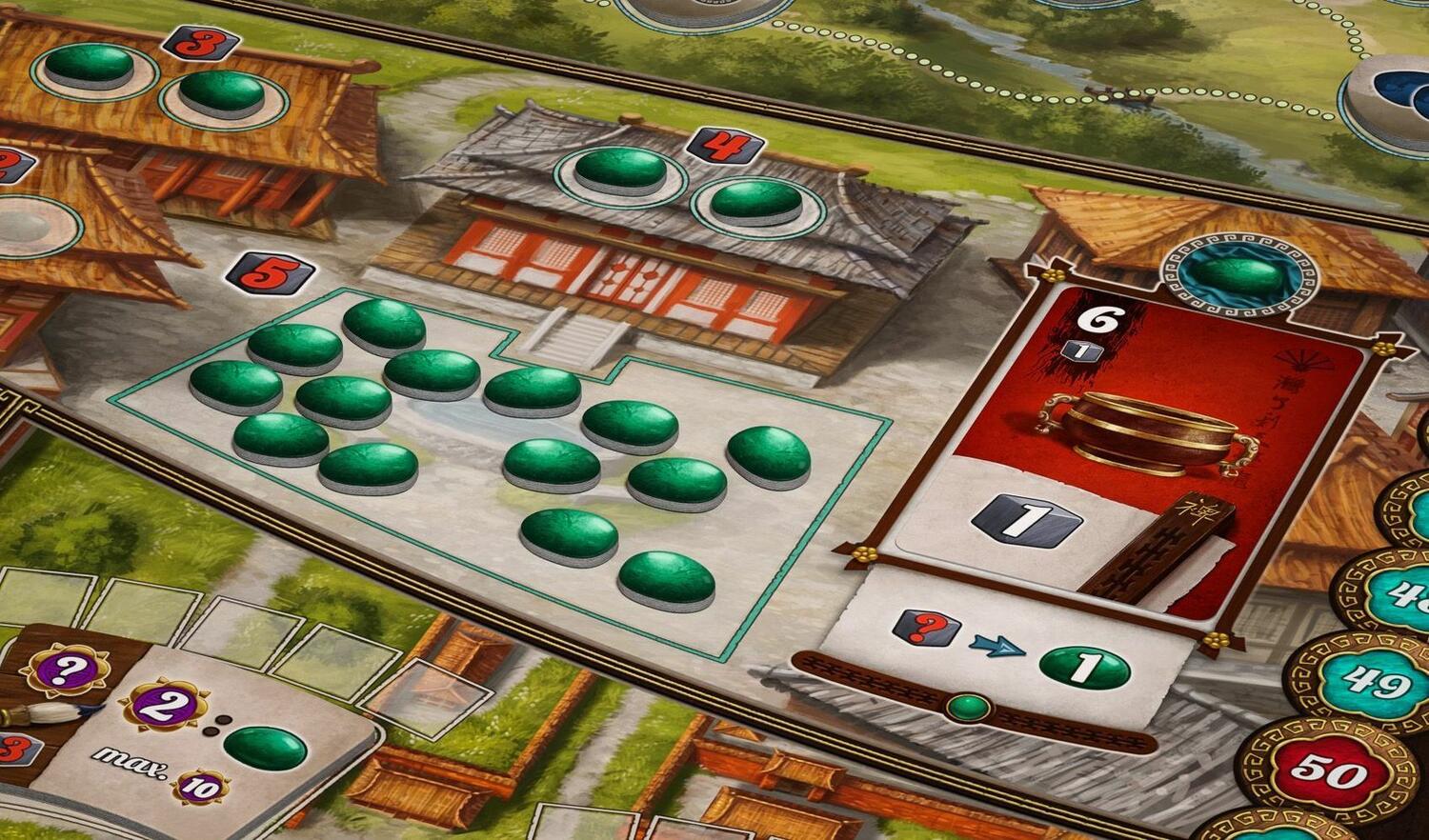The height and width of the screenshot is (840, 1429).
Task: Click the red 4 cost marker on the grey-roofed house
Action: (x=725, y=146)
